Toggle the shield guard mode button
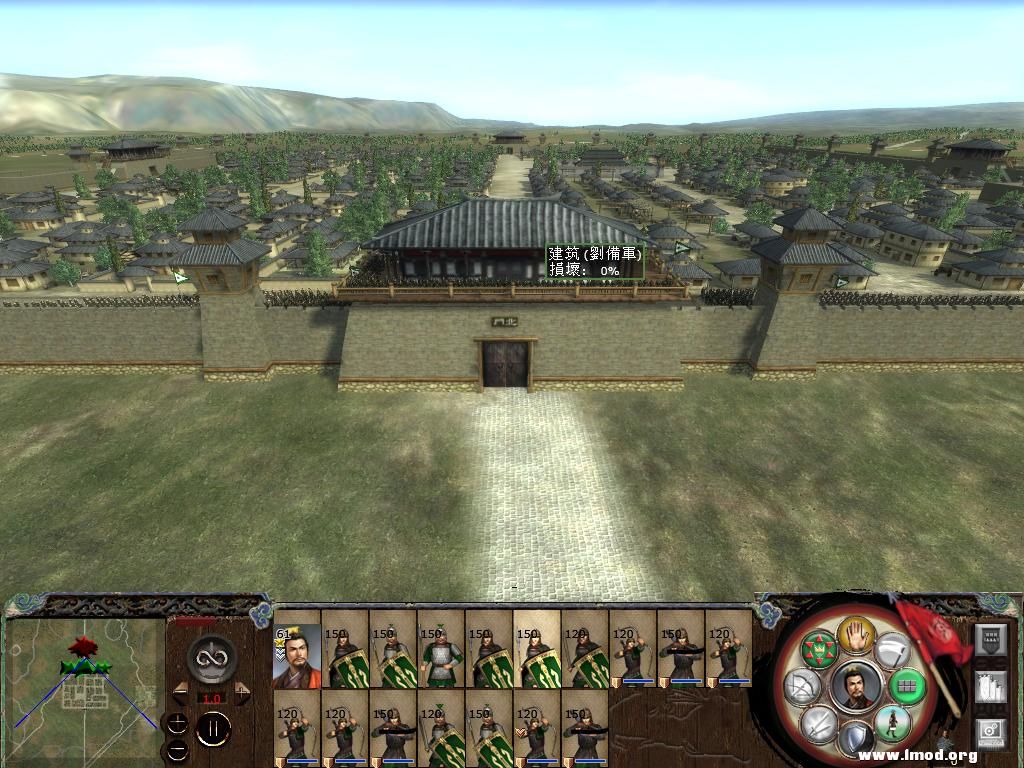 click(855, 740)
